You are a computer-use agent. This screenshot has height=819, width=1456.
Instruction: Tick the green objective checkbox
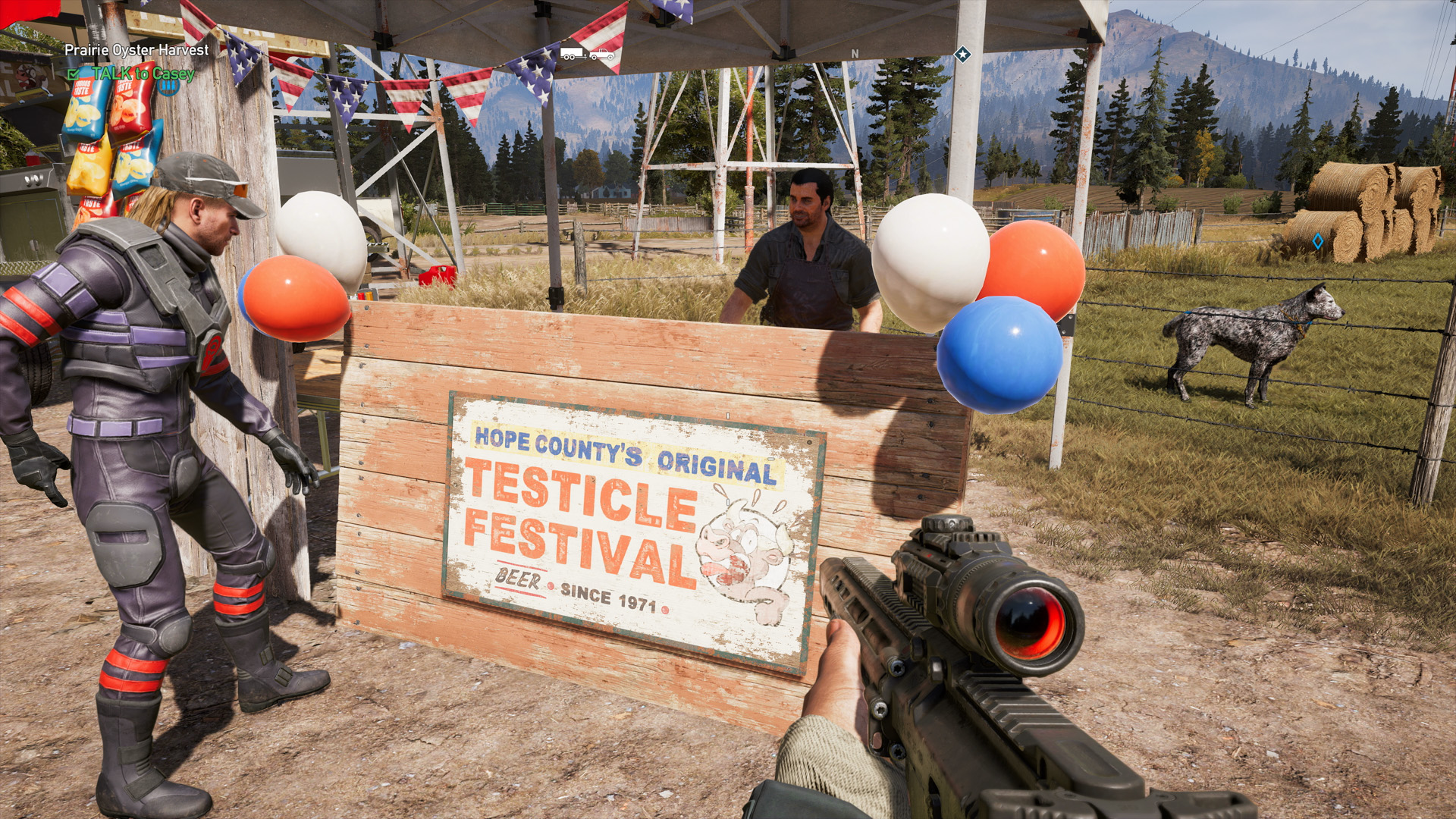point(73,74)
